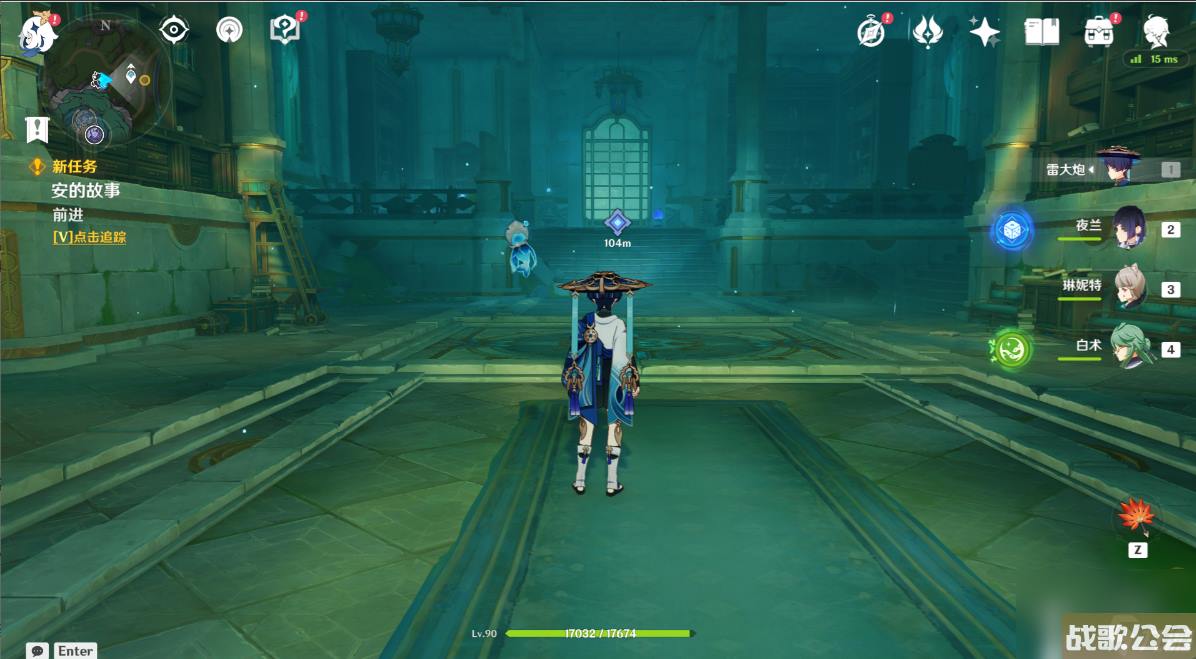Viewport: 1196px width, 659px height.
Task: Switch to party member 白术
Action: click(x=1130, y=348)
